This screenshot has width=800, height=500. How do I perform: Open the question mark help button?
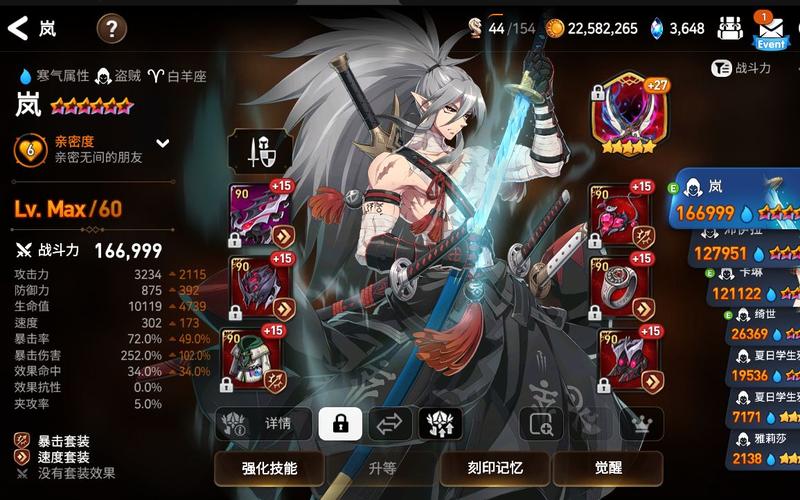111,28
